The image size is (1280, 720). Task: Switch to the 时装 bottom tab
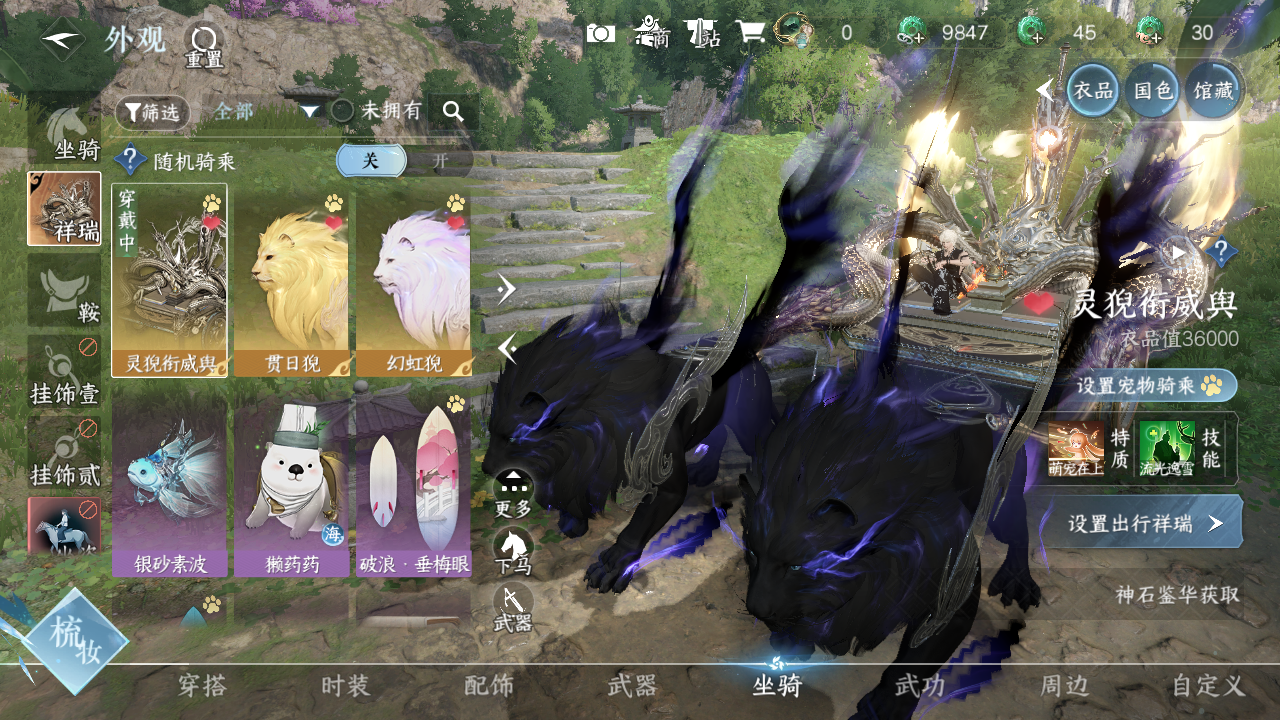click(346, 686)
